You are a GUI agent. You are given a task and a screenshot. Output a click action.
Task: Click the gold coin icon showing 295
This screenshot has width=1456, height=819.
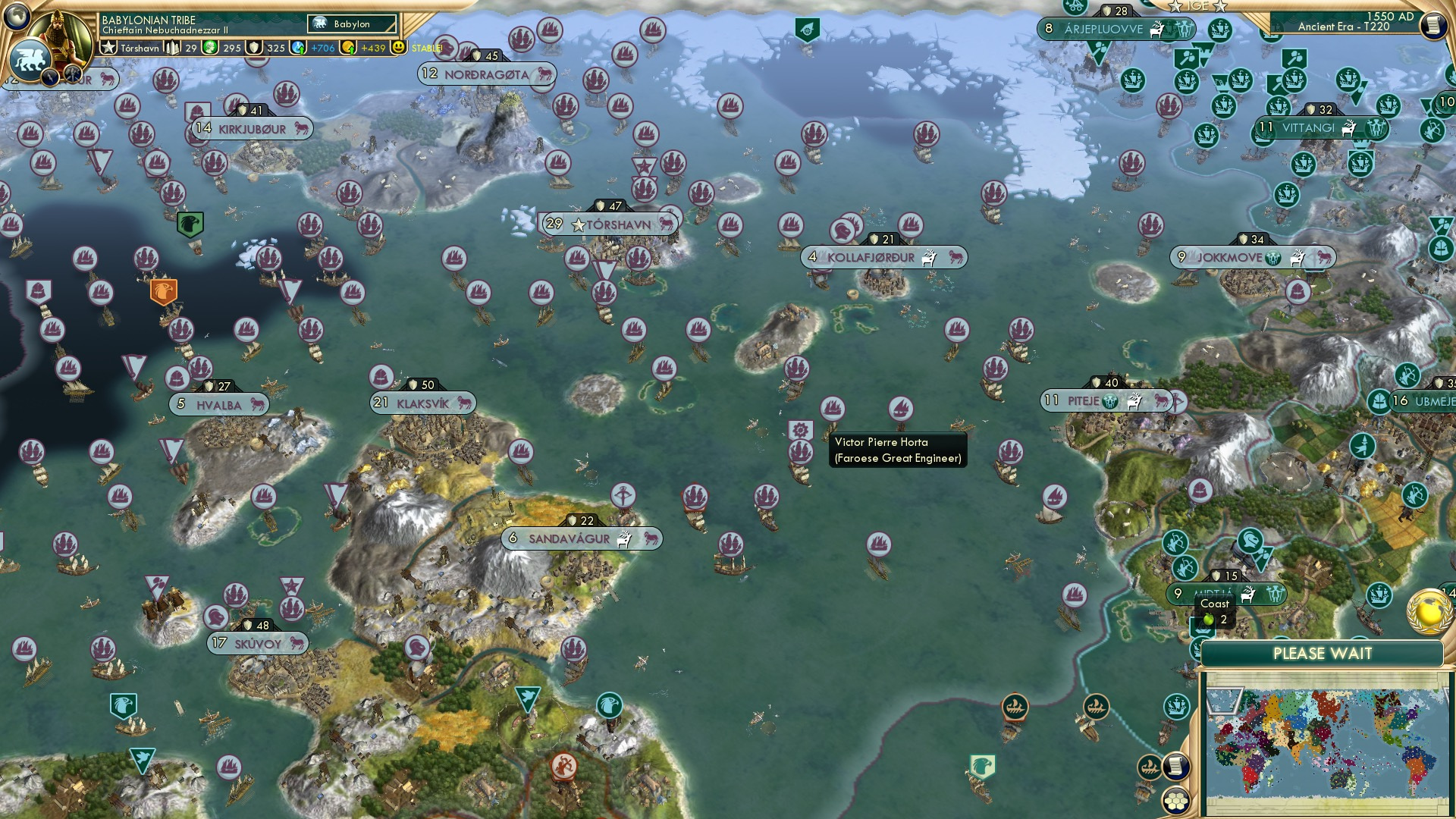pyautogui.click(x=209, y=48)
